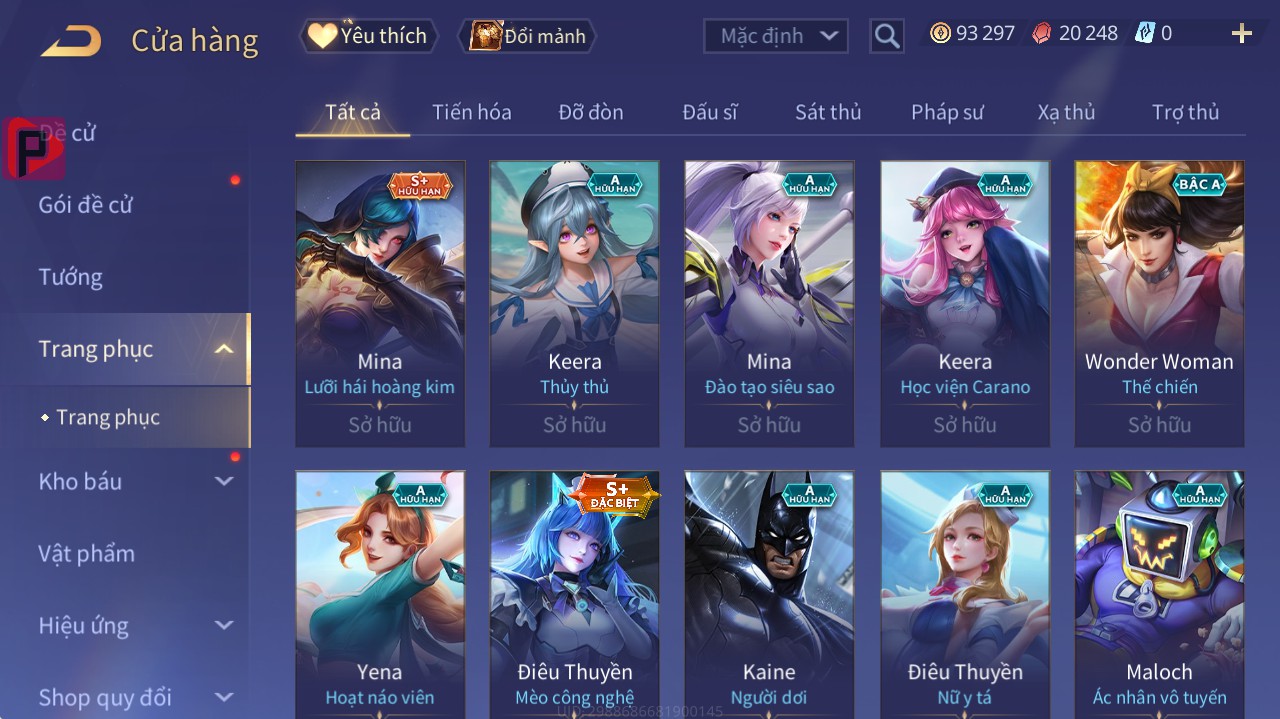Show the Đấu sĩ skins tab
Image resolution: width=1280 pixels, height=719 pixels.
point(709,112)
